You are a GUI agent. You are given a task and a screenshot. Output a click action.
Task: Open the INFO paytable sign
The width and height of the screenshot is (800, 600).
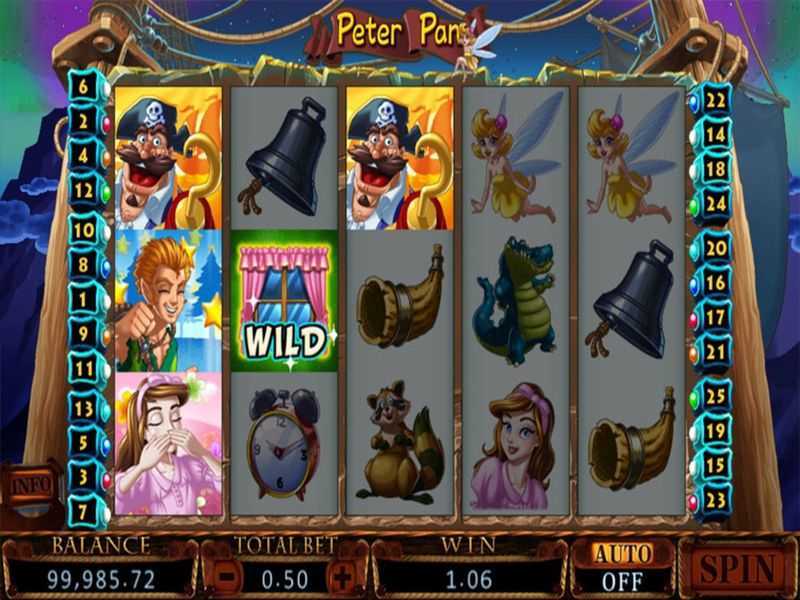tap(31, 485)
